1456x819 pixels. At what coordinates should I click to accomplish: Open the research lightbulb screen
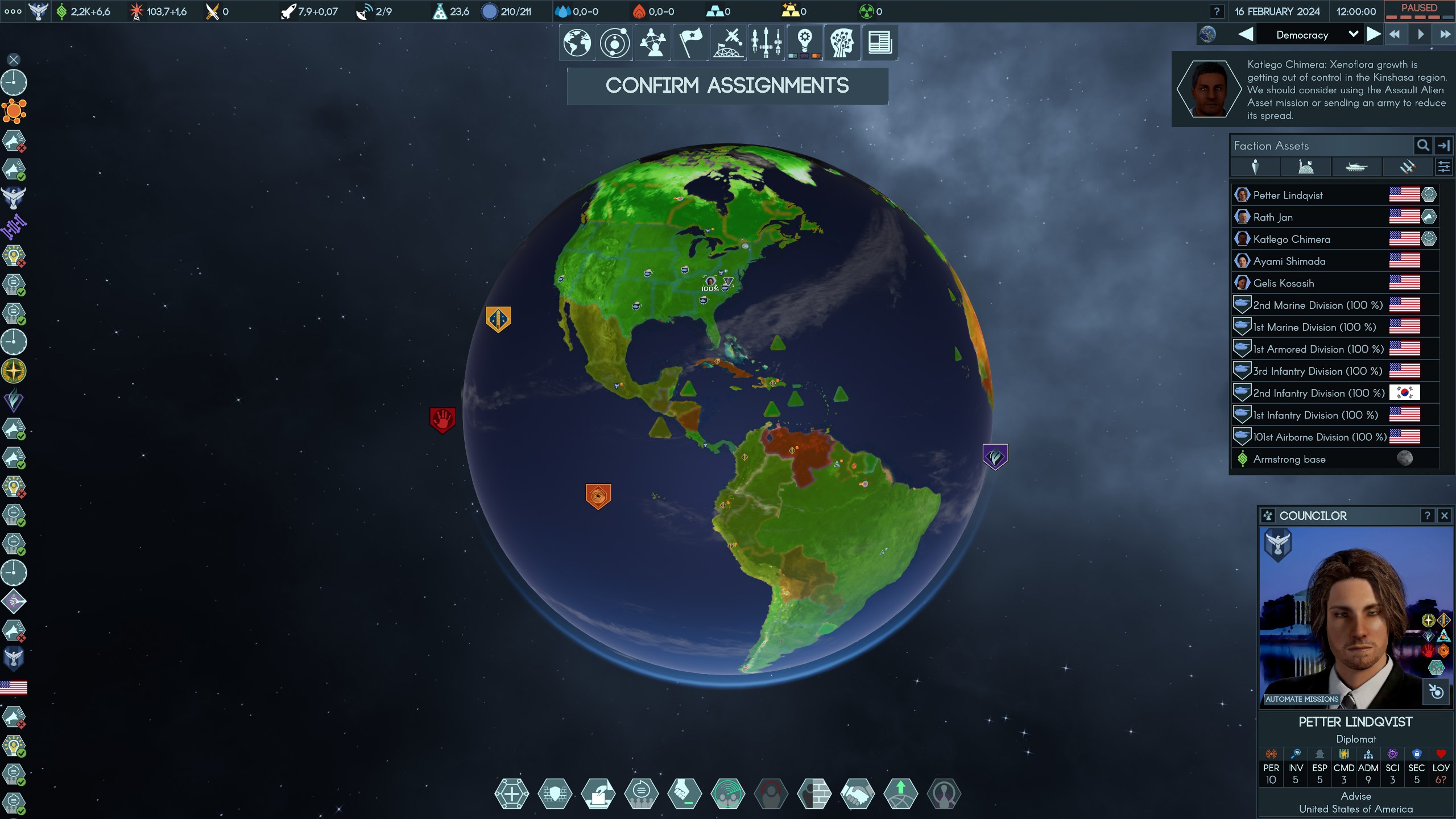point(804,43)
